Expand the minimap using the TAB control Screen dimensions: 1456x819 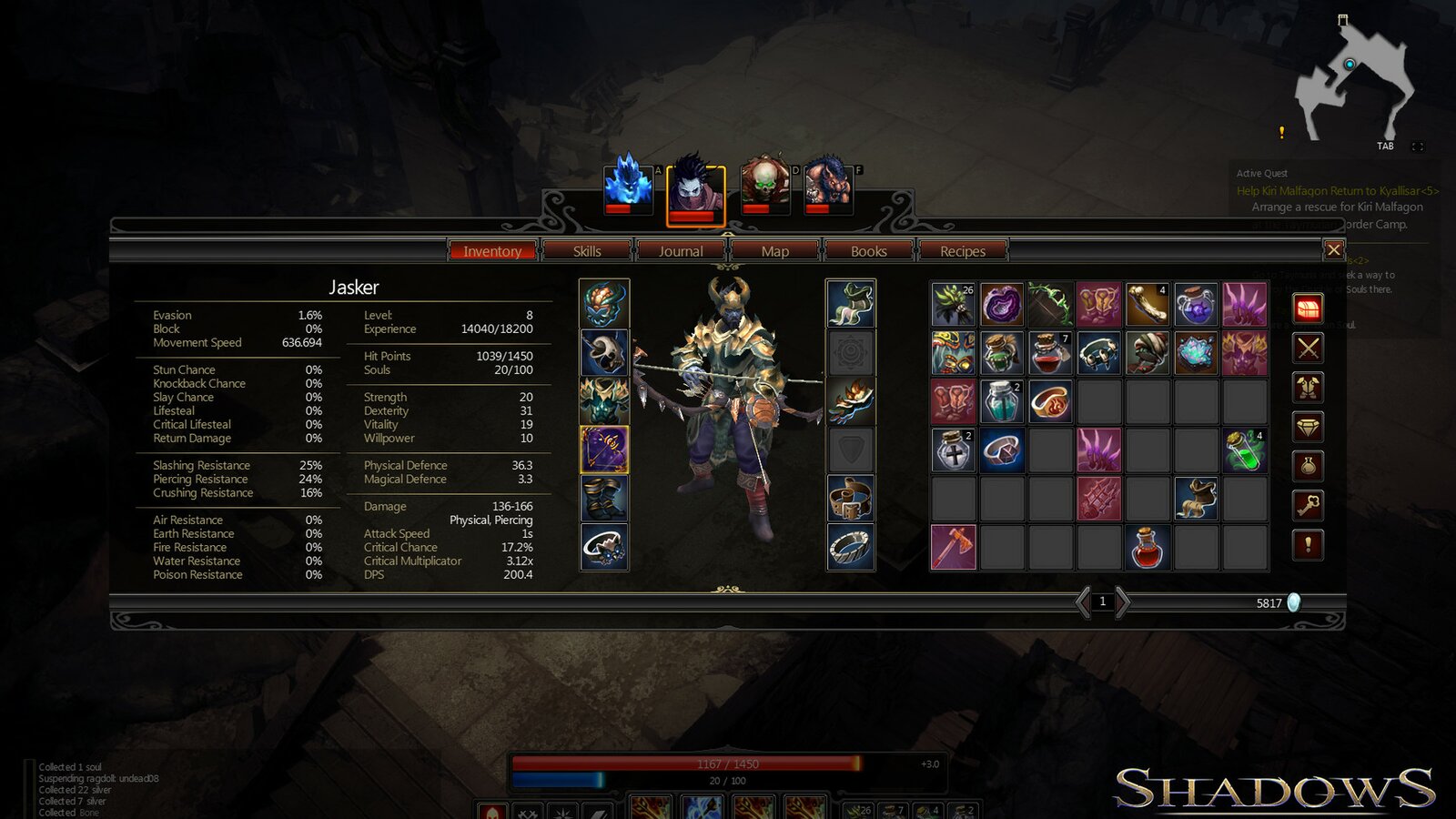pyautogui.click(x=1386, y=146)
